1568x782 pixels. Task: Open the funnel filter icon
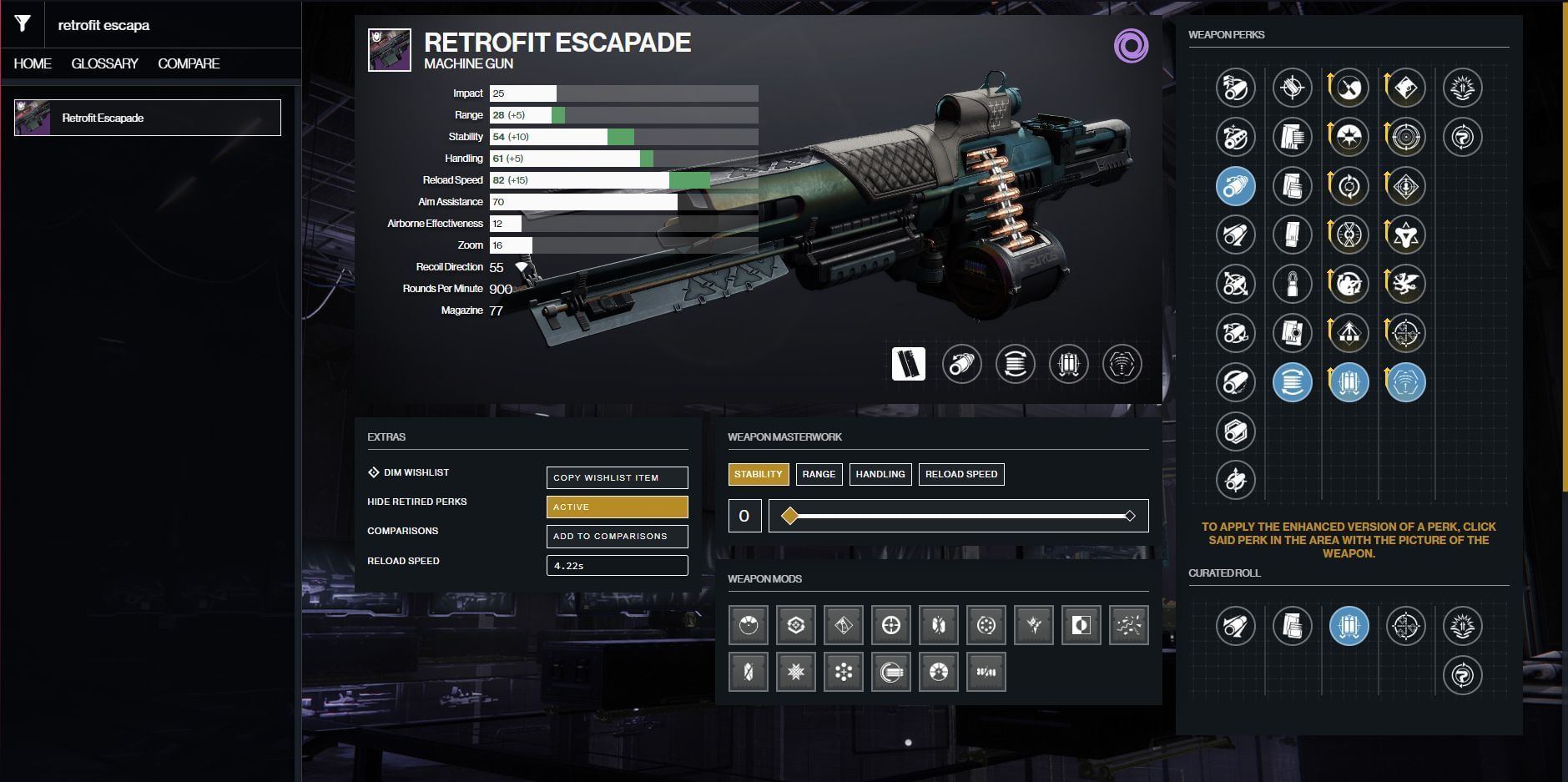[23, 24]
